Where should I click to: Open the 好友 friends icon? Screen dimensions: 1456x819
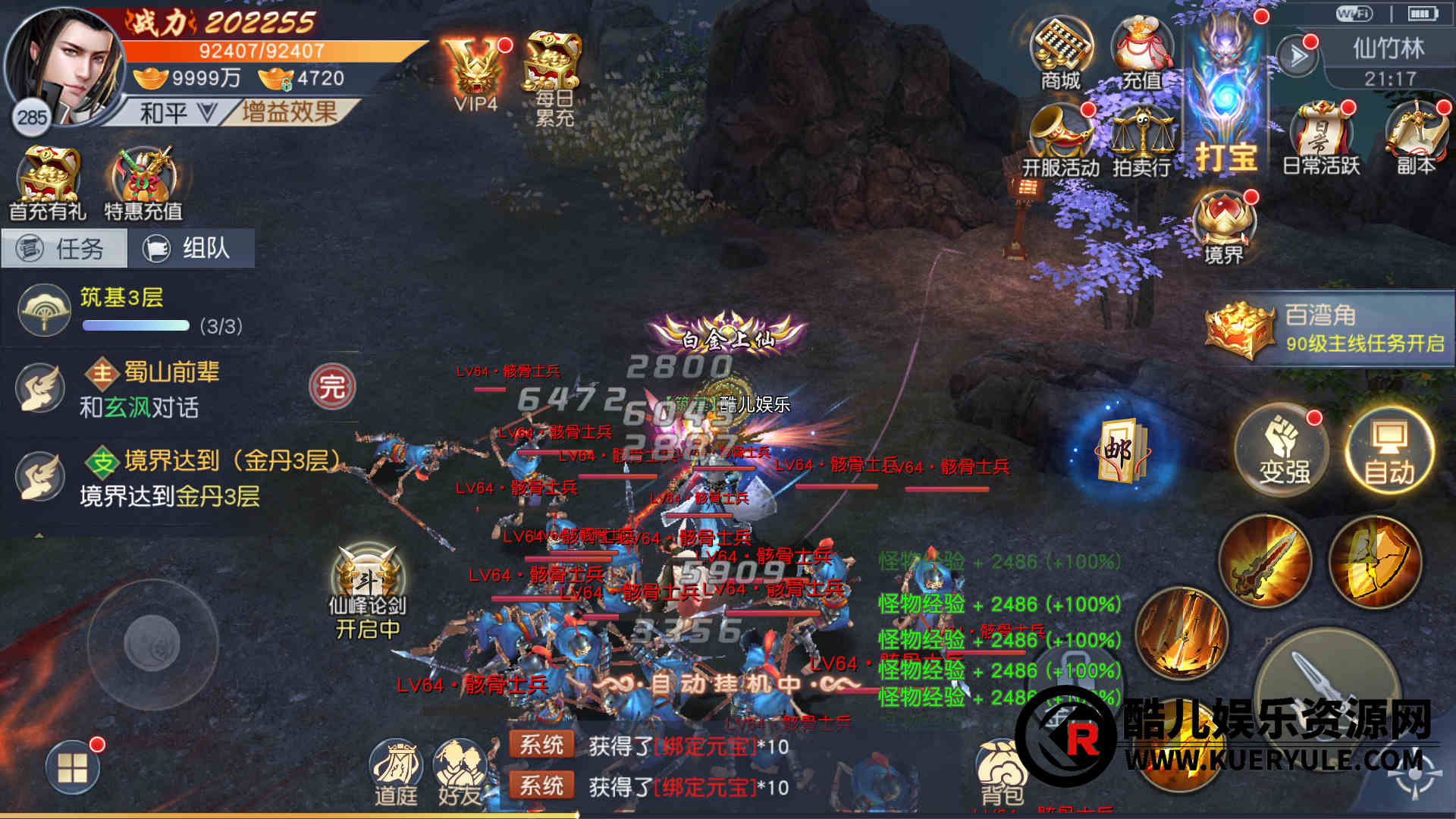(460, 772)
